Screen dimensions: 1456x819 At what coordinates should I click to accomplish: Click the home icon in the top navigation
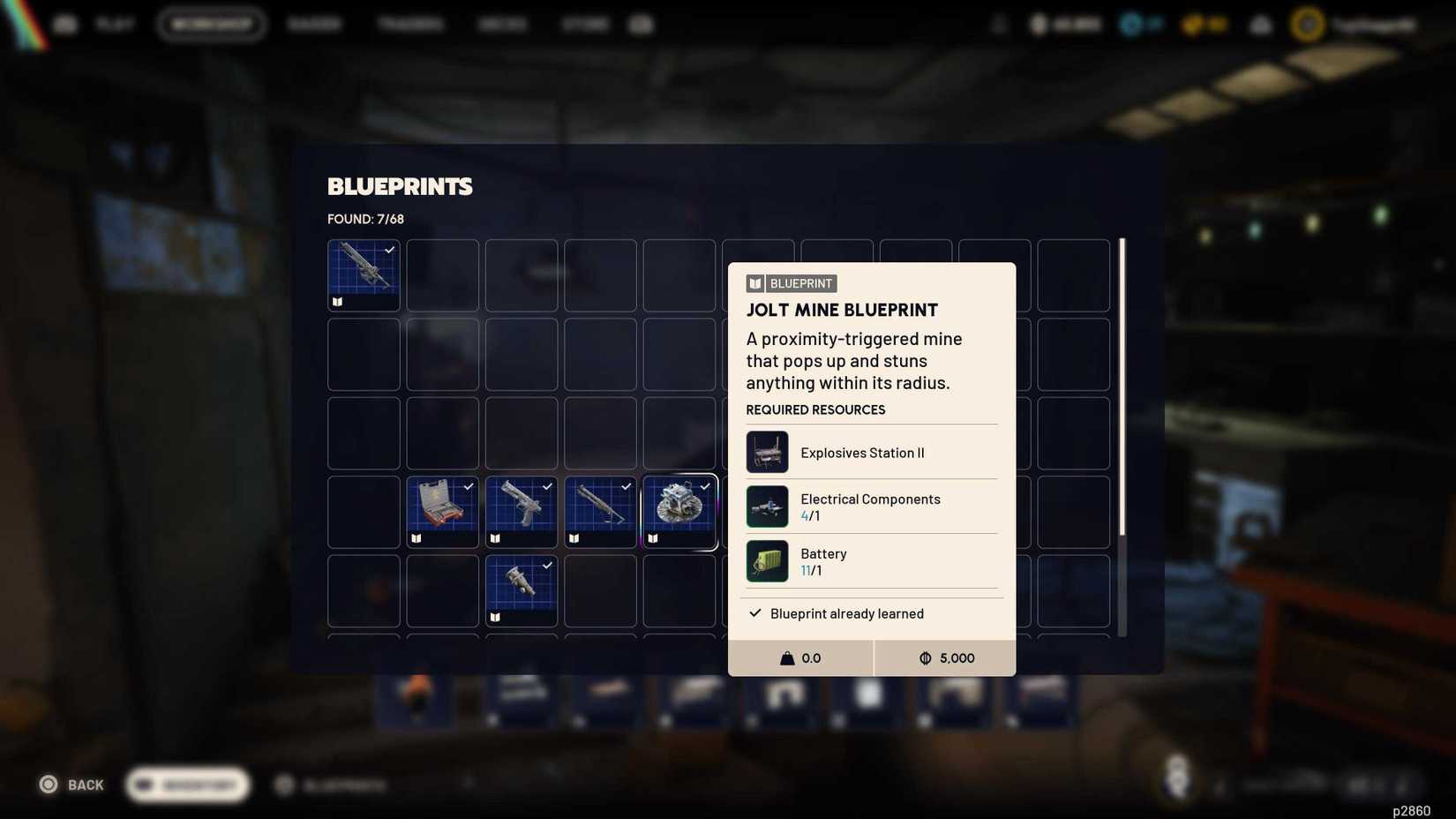[66, 24]
